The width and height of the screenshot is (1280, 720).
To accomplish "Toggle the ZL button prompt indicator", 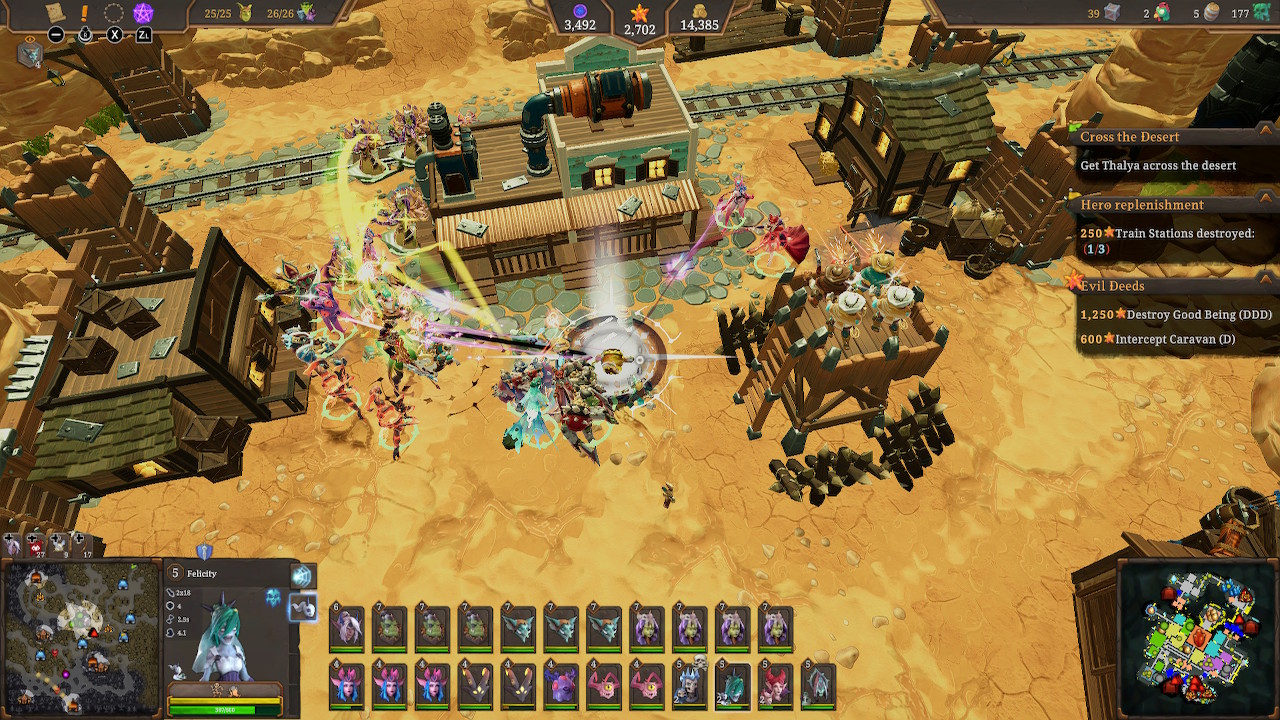I will (x=144, y=34).
